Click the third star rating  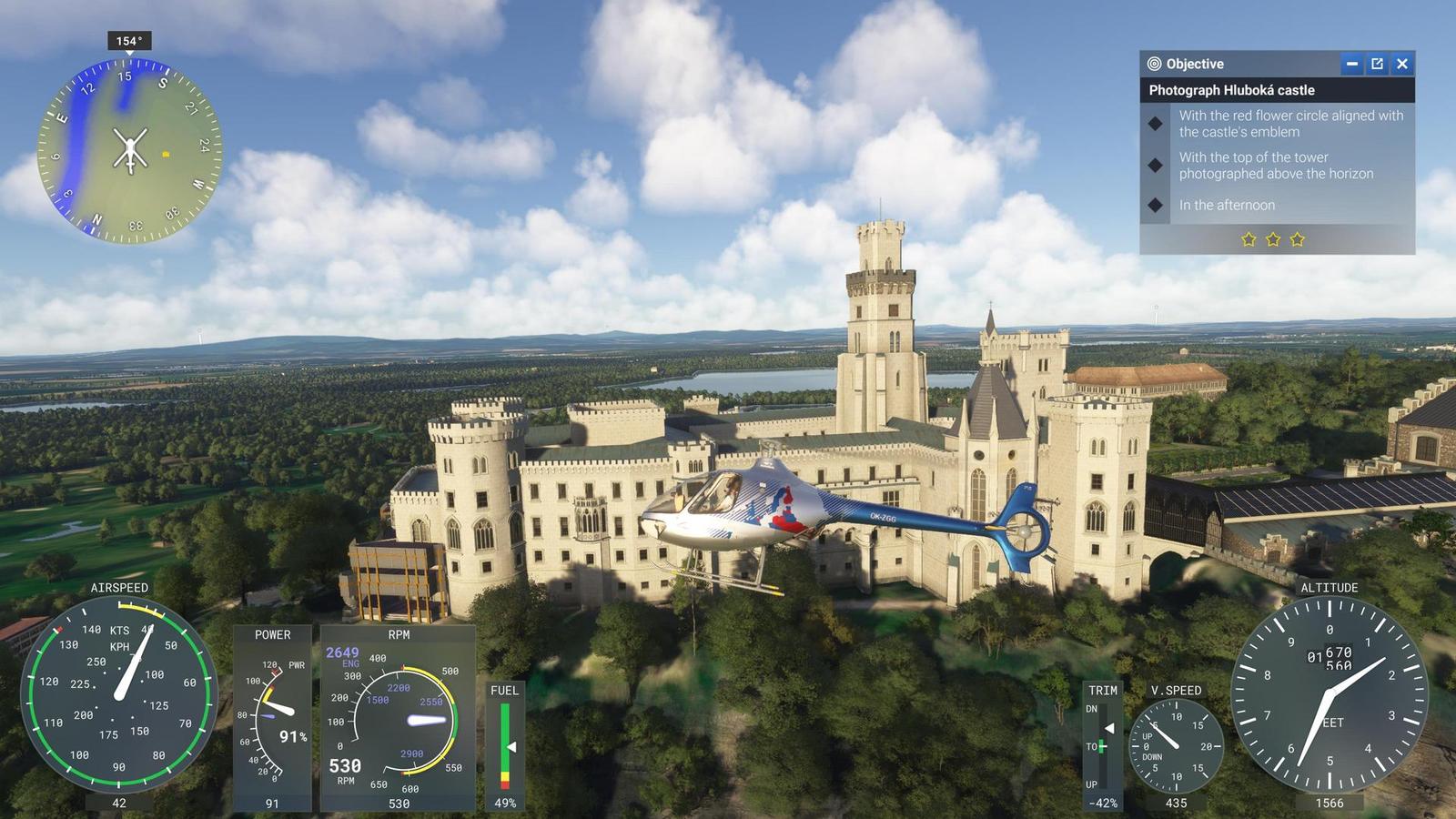1299,238
